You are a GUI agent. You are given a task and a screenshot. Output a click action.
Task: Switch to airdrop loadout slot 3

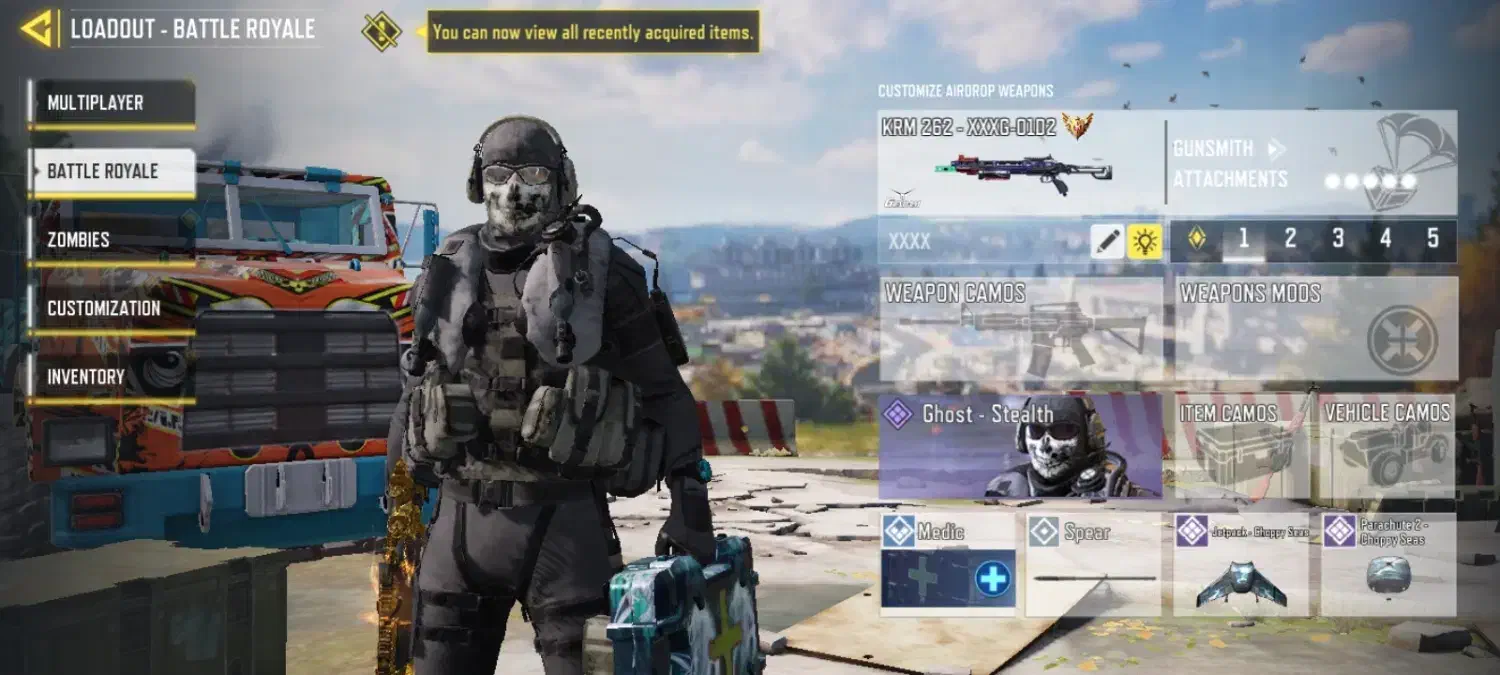click(1338, 239)
